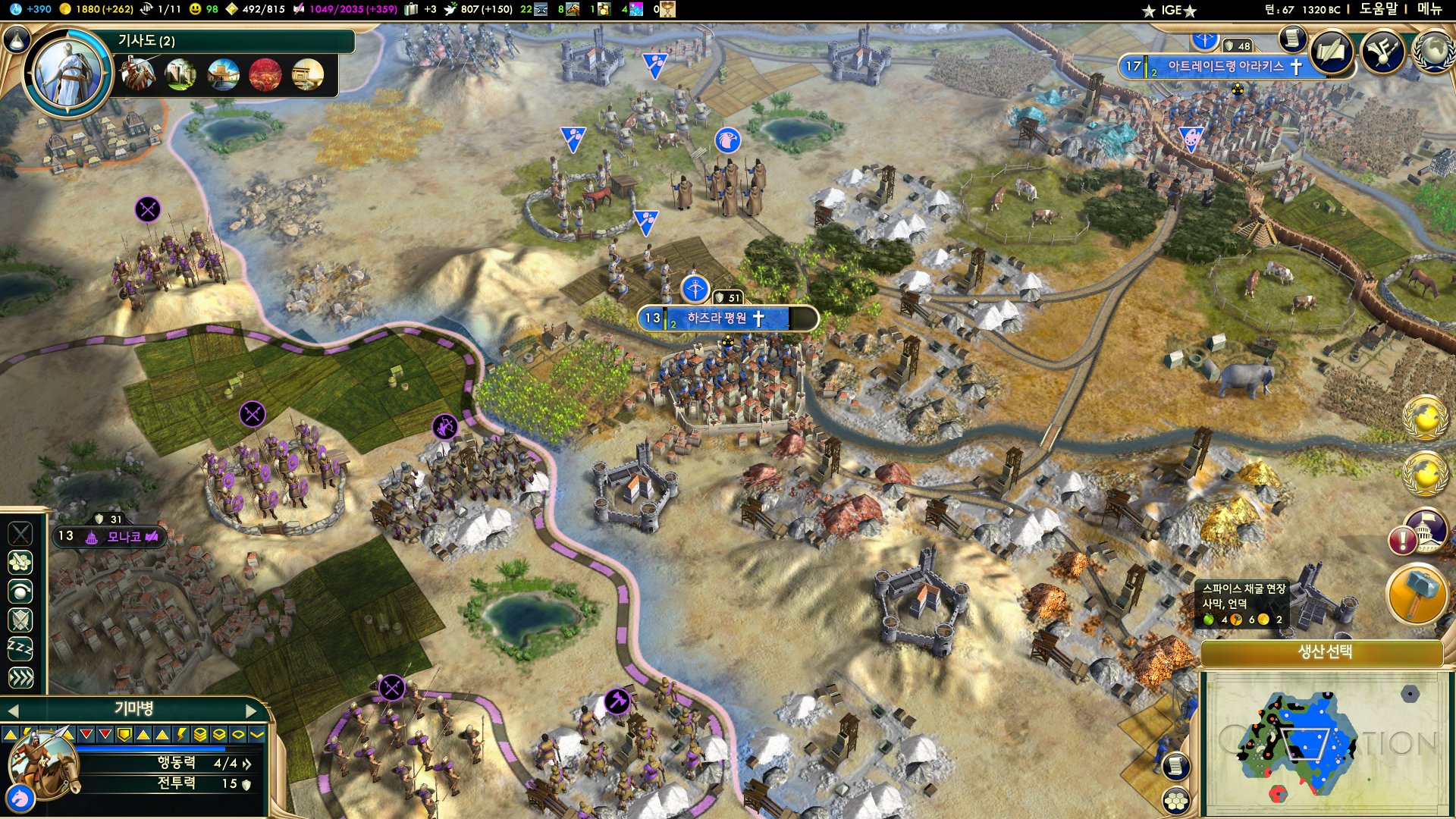The height and width of the screenshot is (819, 1456).
Task: Open the 도움말 (Help) link
Action: click(1378, 9)
